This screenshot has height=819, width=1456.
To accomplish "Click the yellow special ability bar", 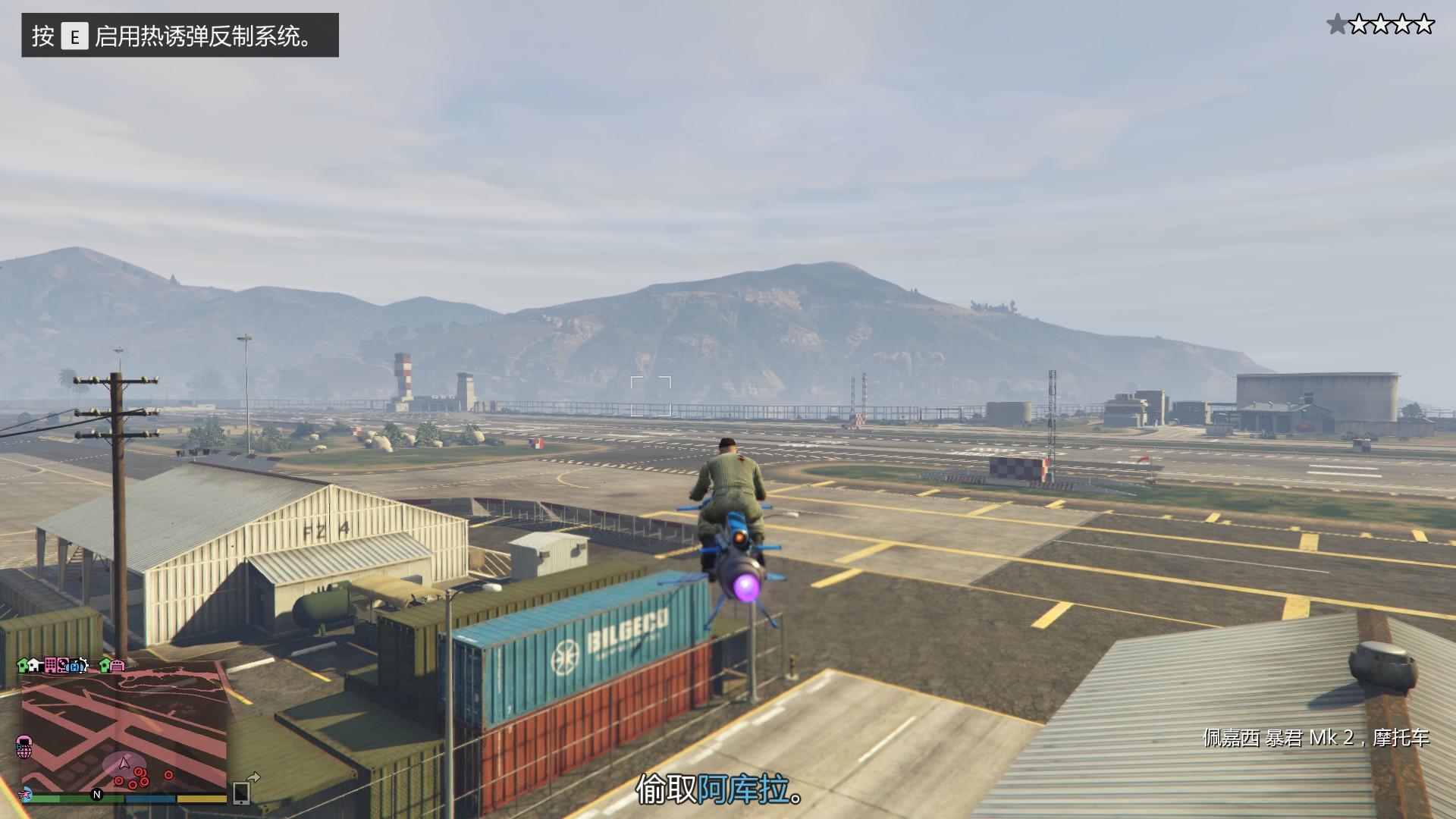I will pyautogui.click(x=201, y=798).
